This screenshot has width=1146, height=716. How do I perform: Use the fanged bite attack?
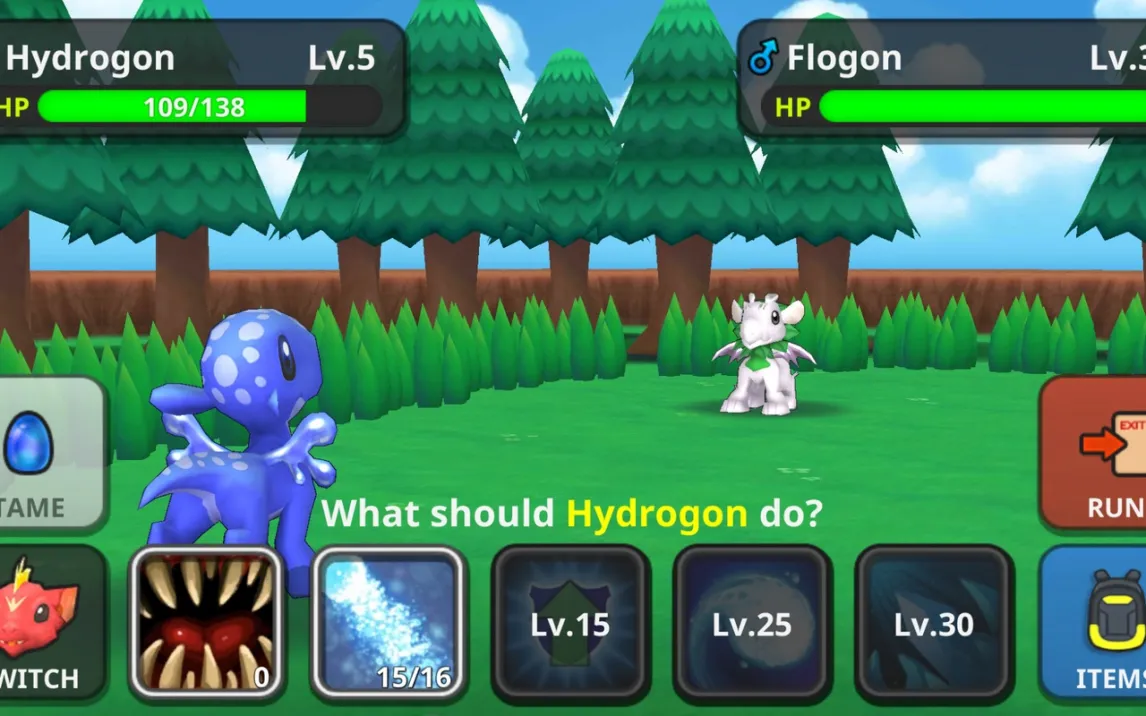[207, 623]
